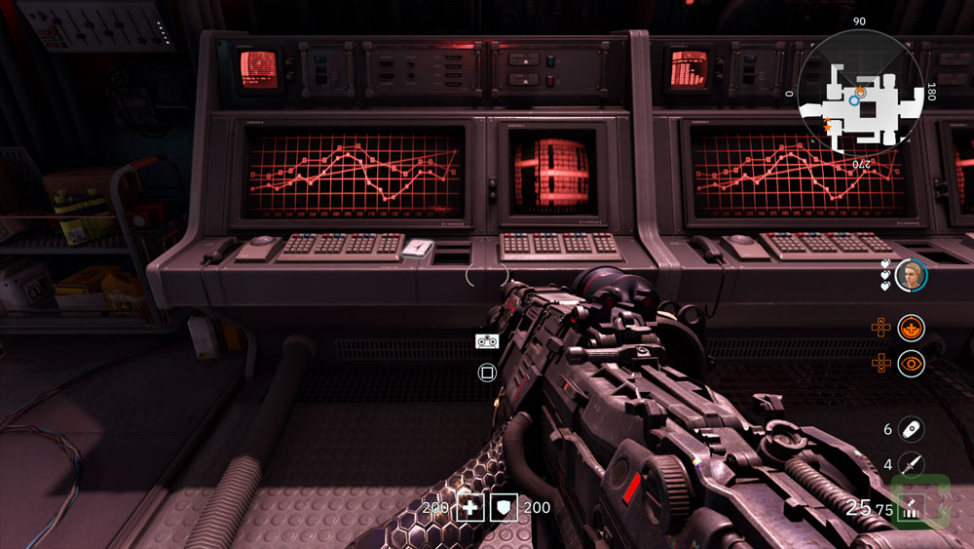
Task: Click the armor shield icon
Action: point(504,507)
